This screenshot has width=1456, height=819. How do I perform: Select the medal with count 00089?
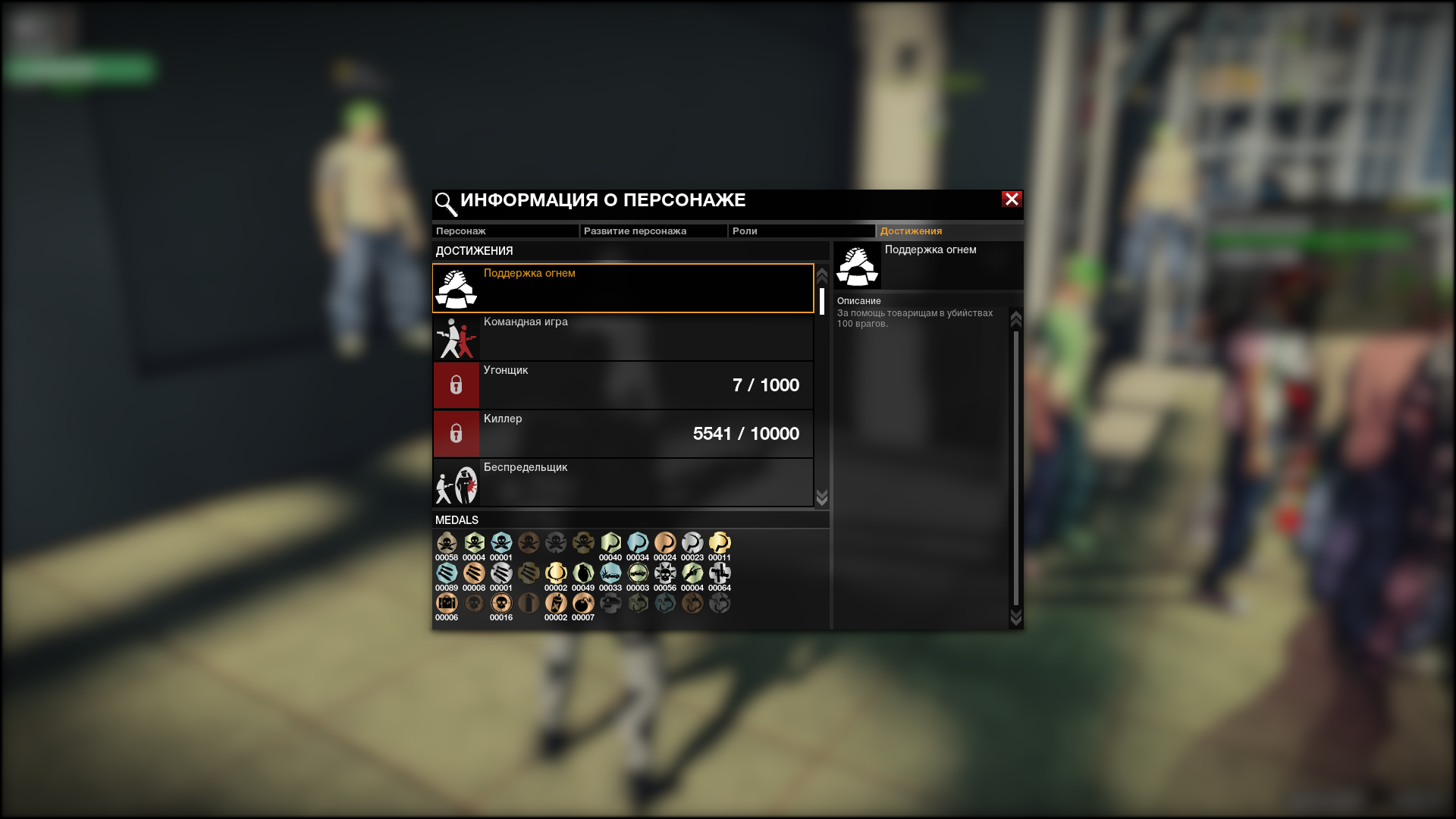pyautogui.click(x=447, y=573)
